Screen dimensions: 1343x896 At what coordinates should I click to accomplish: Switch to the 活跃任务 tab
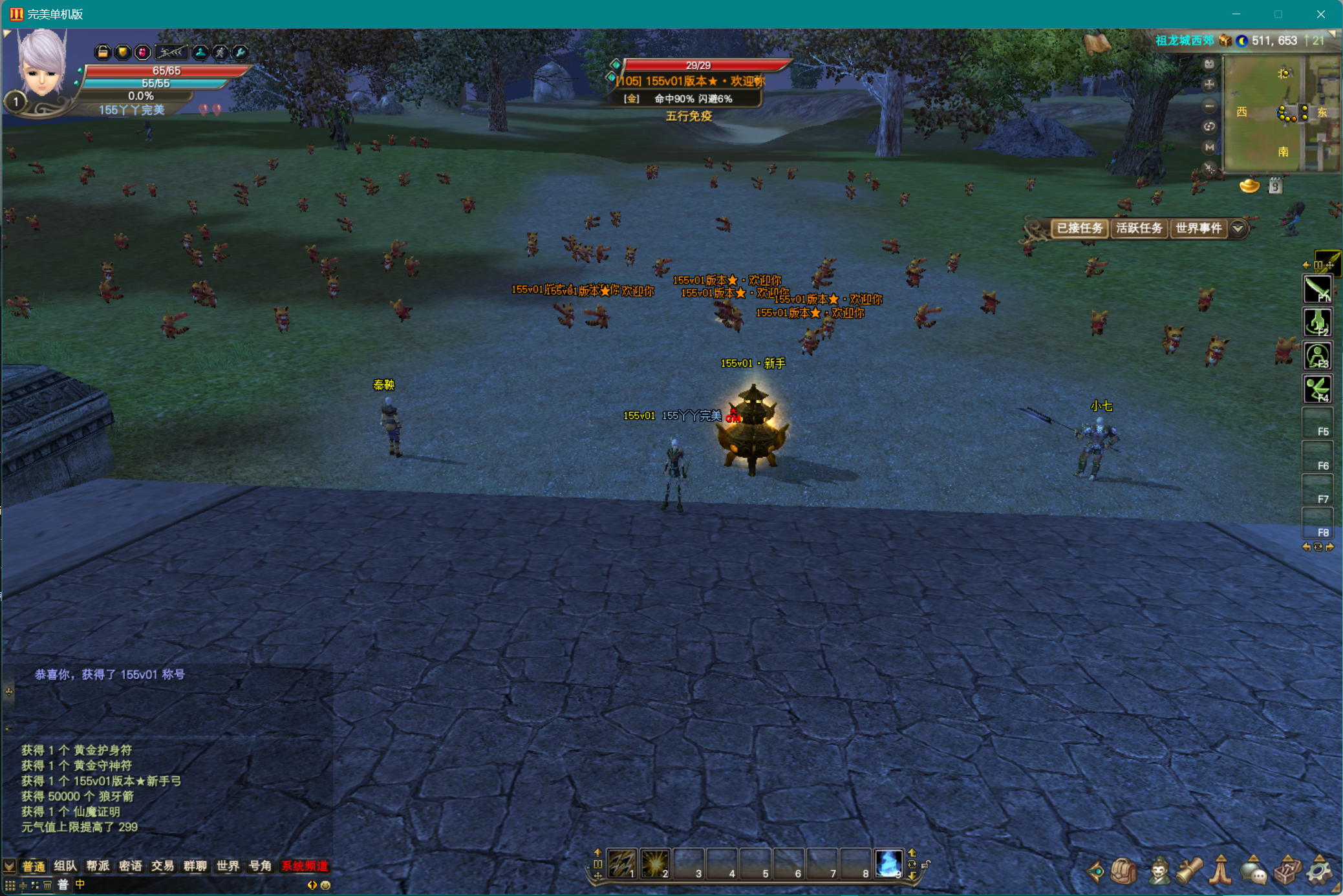1139,228
